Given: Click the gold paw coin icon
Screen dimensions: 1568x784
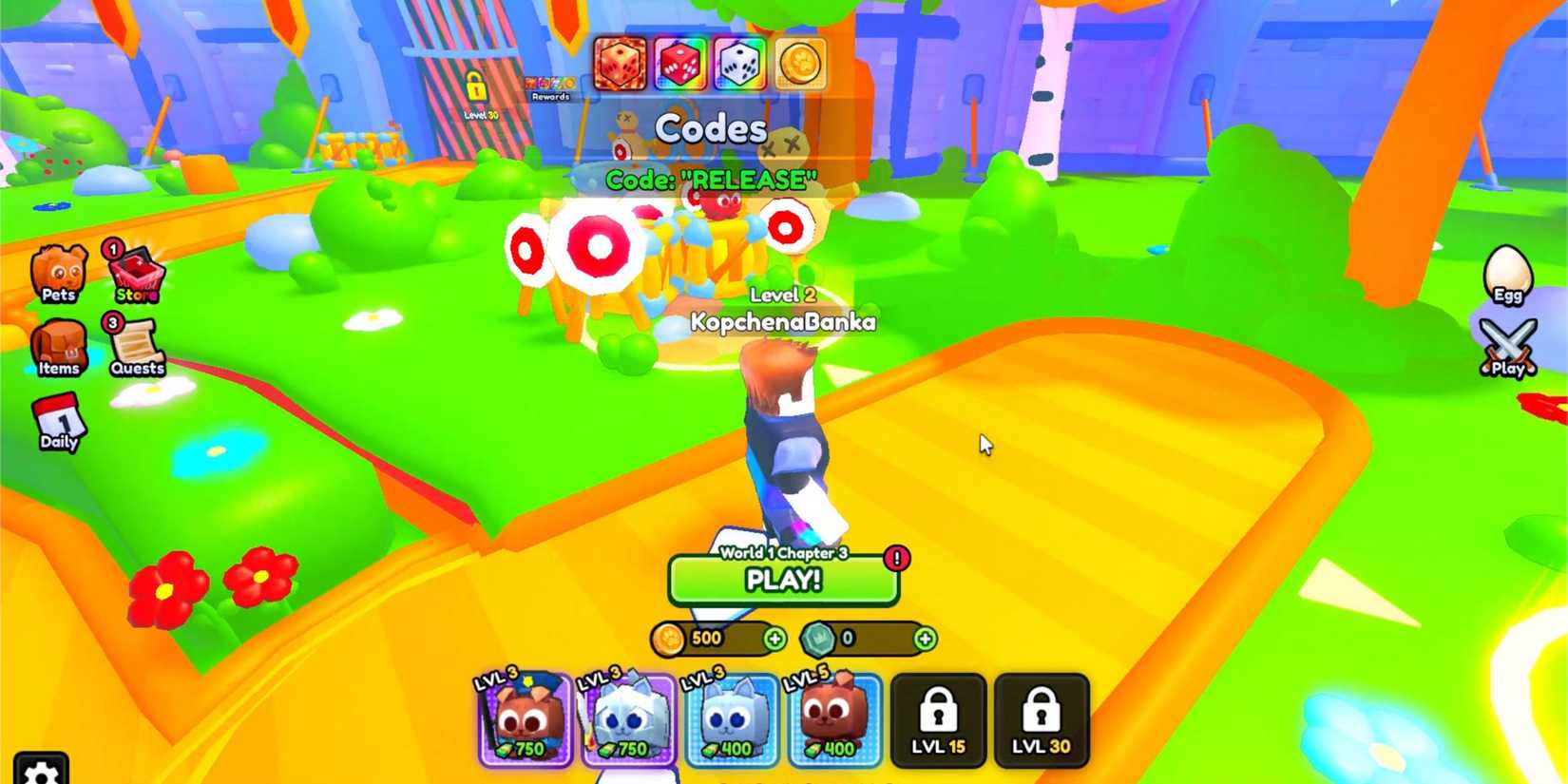Looking at the screenshot, I should click(x=800, y=65).
